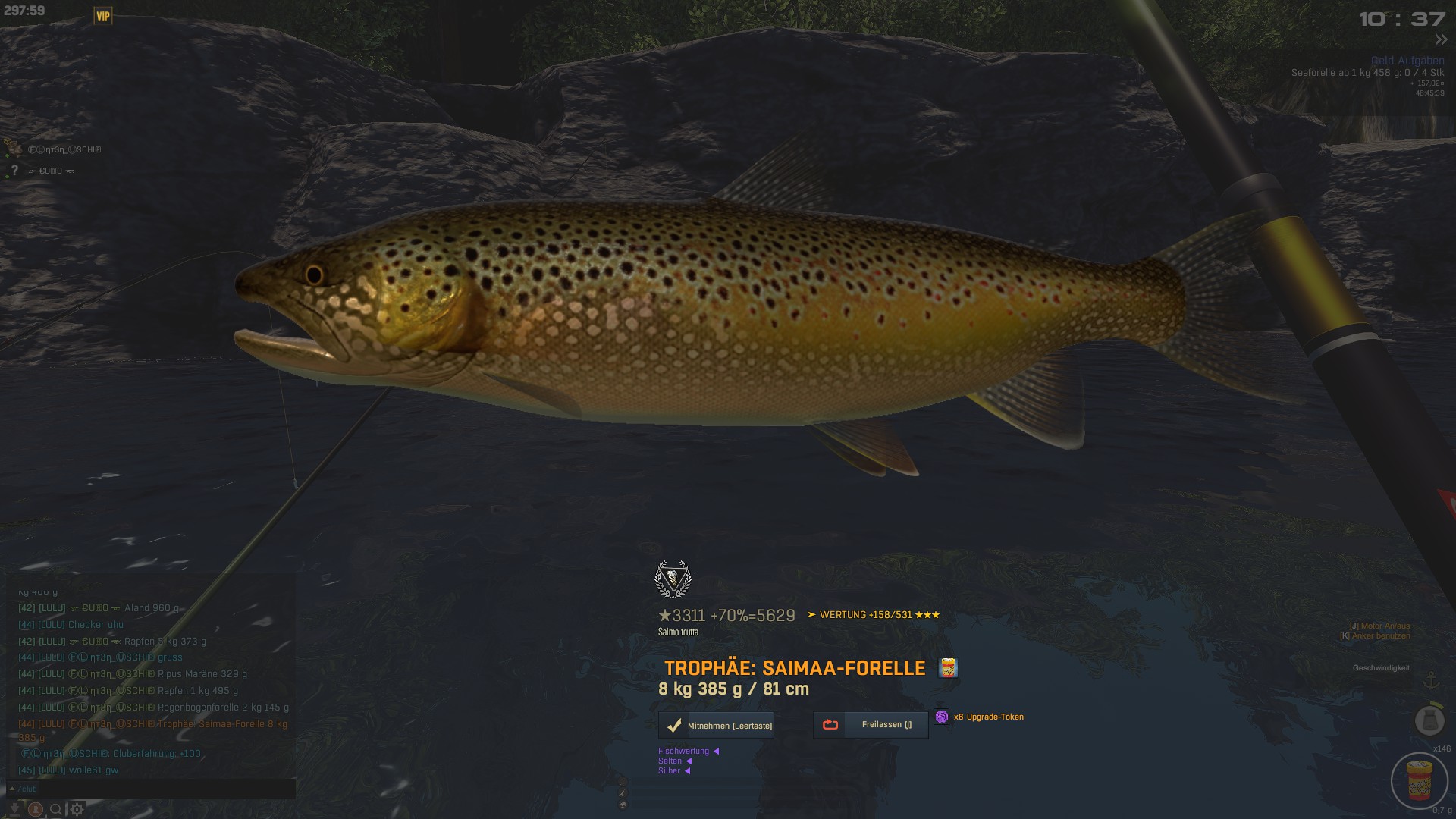Image resolution: width=1456 pixels, height=819 pixels.
Task: Release the trout with the Freilassen button
Action: click(x=871, y=725)
